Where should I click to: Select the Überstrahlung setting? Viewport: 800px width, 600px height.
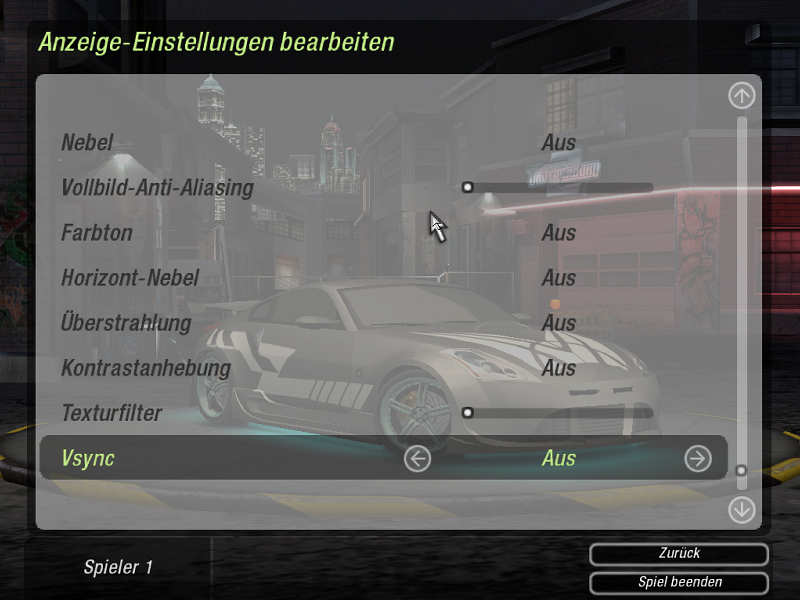coord(126,323)
